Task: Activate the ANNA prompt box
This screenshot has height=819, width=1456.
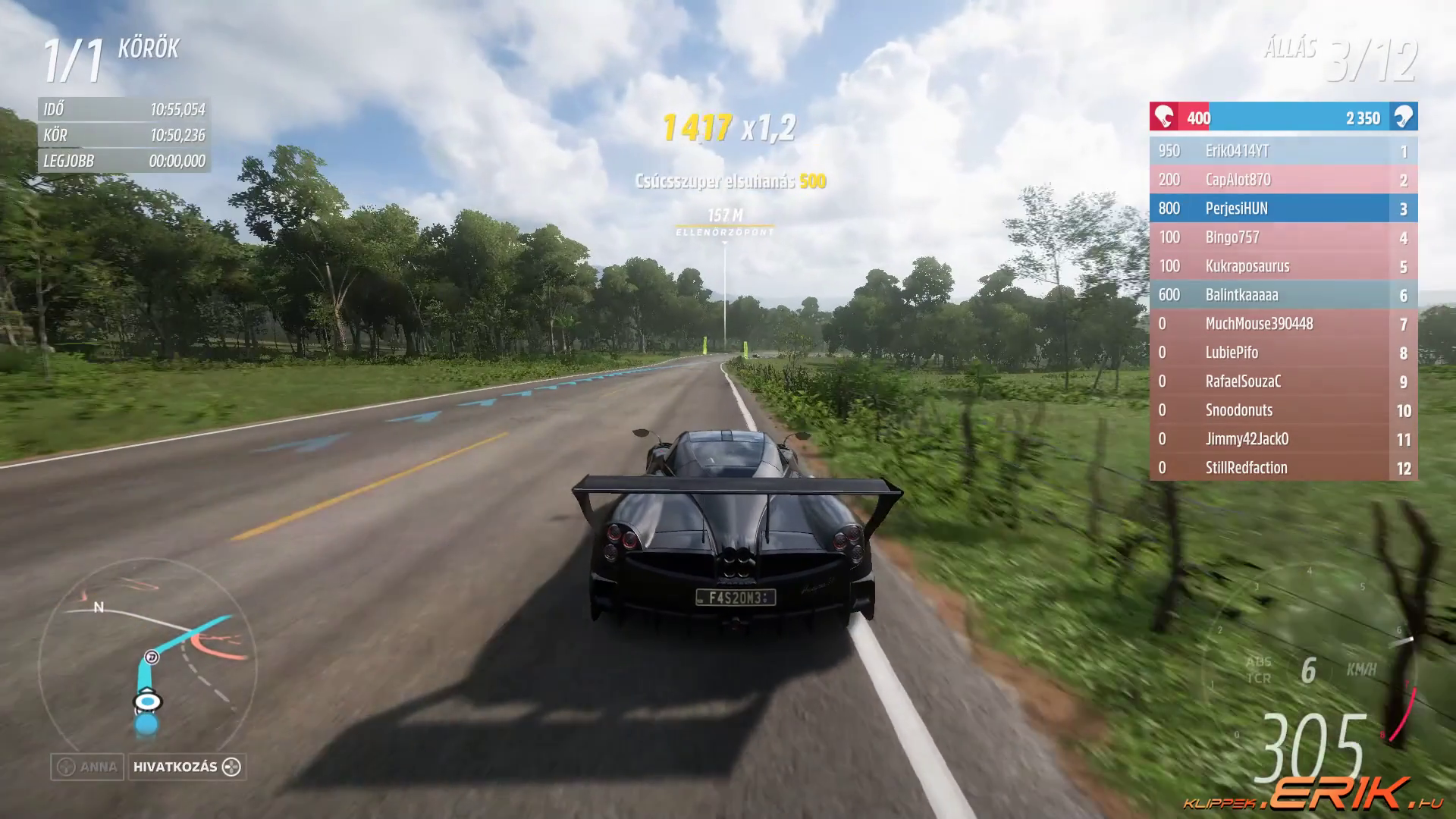Action: pos(87,767)
